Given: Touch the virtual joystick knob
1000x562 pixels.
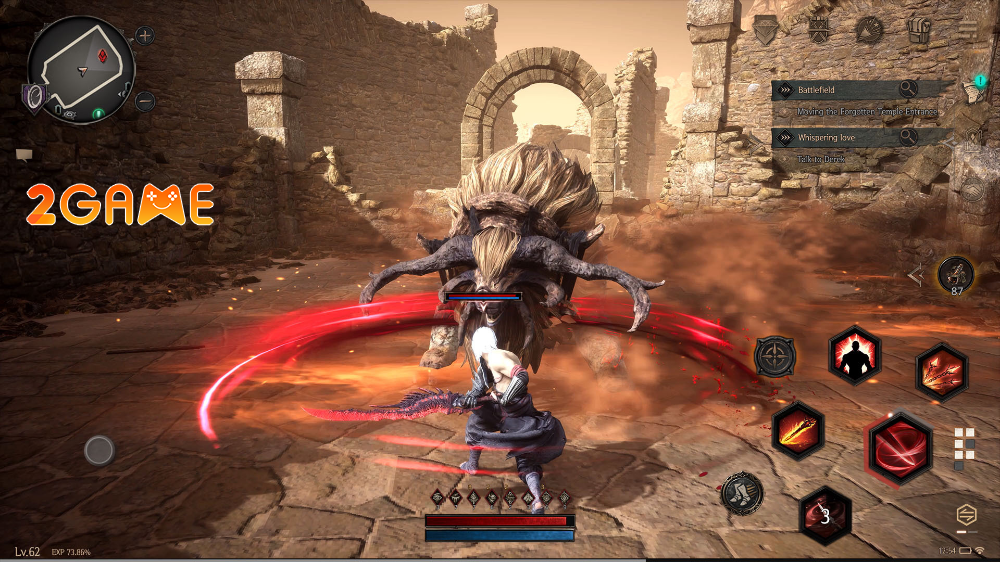Looking at the screenshot, I should [99, 451].
